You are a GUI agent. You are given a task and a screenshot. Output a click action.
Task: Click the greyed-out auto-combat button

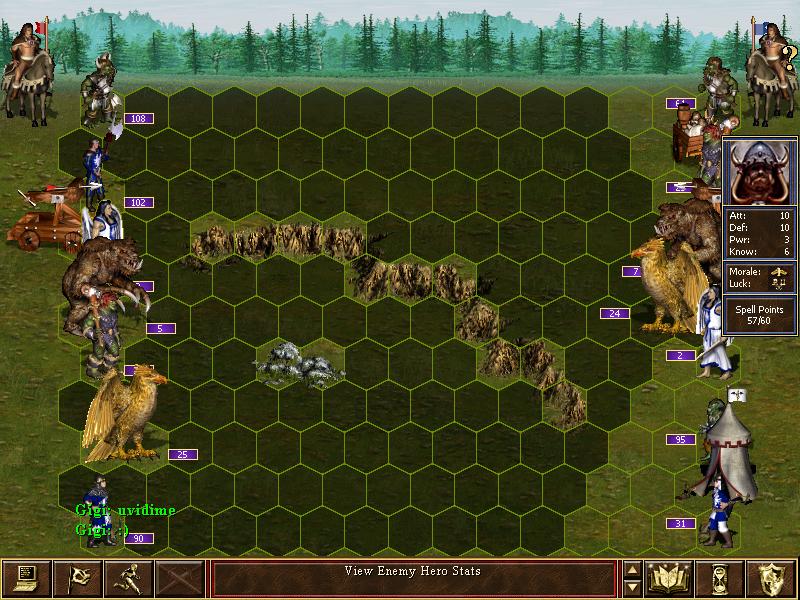click(x=181, y=577)
